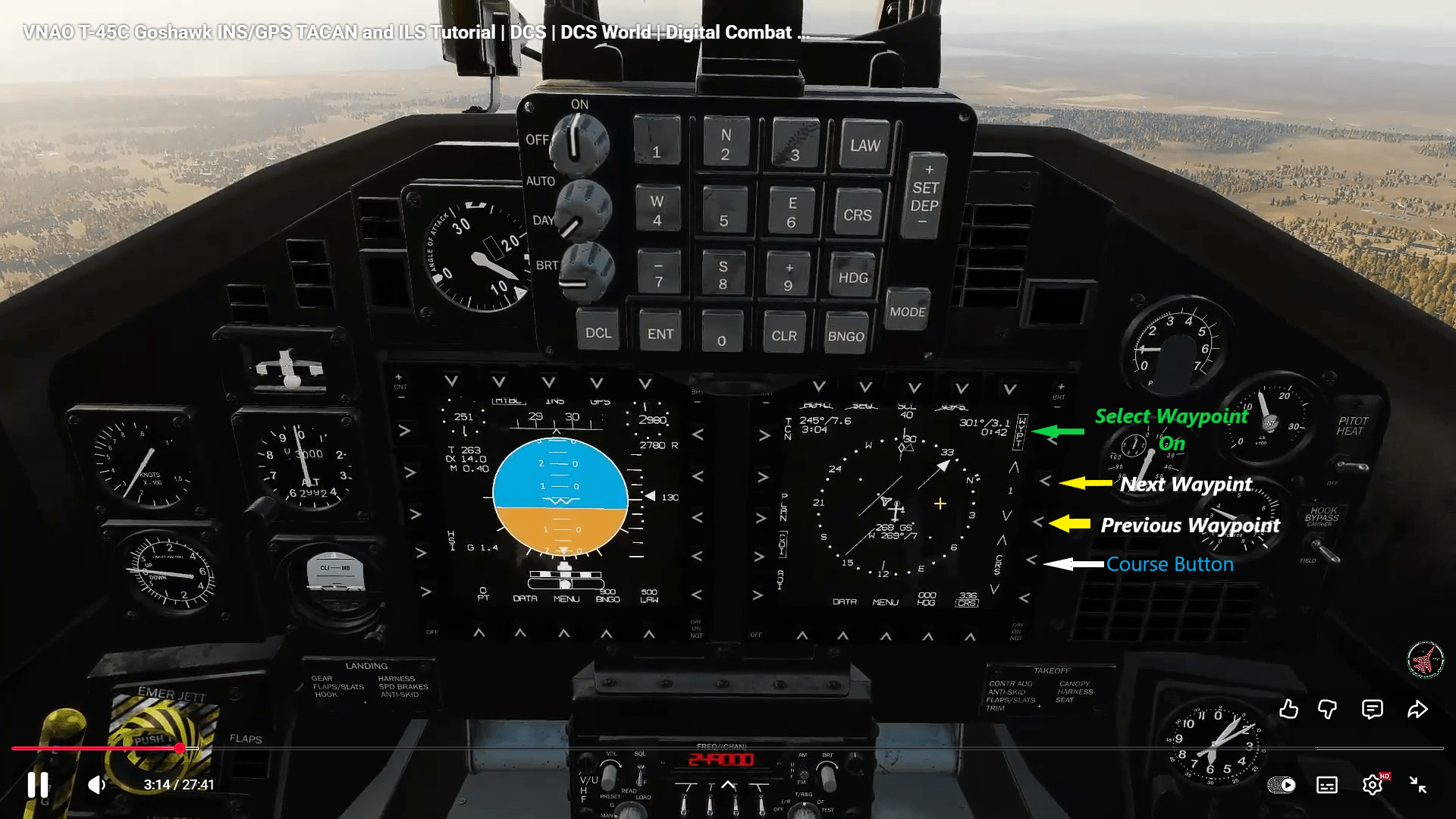1456x819 pixels.
Task: Pause the video playback
Action: 37,786
